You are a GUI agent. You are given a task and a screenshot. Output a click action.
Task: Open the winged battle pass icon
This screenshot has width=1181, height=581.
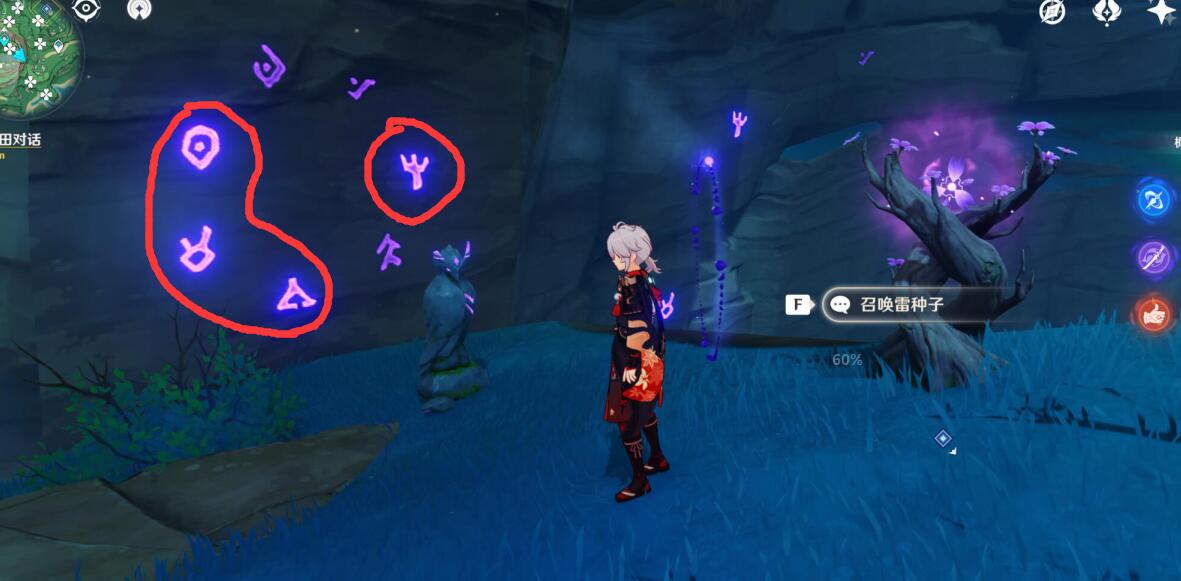(x=1107, y=11)
